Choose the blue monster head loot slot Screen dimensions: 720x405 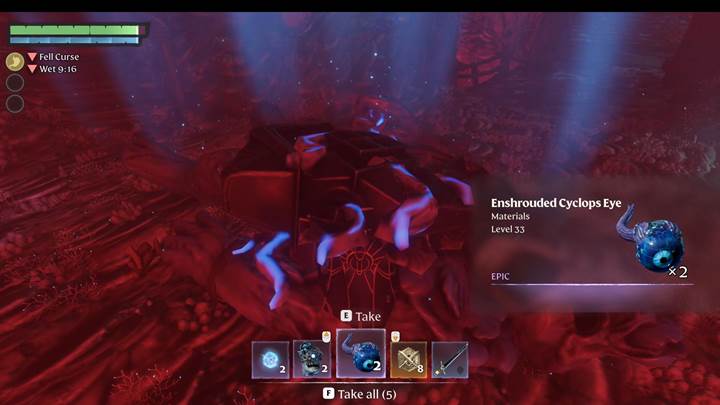click(x=311, y=359)
